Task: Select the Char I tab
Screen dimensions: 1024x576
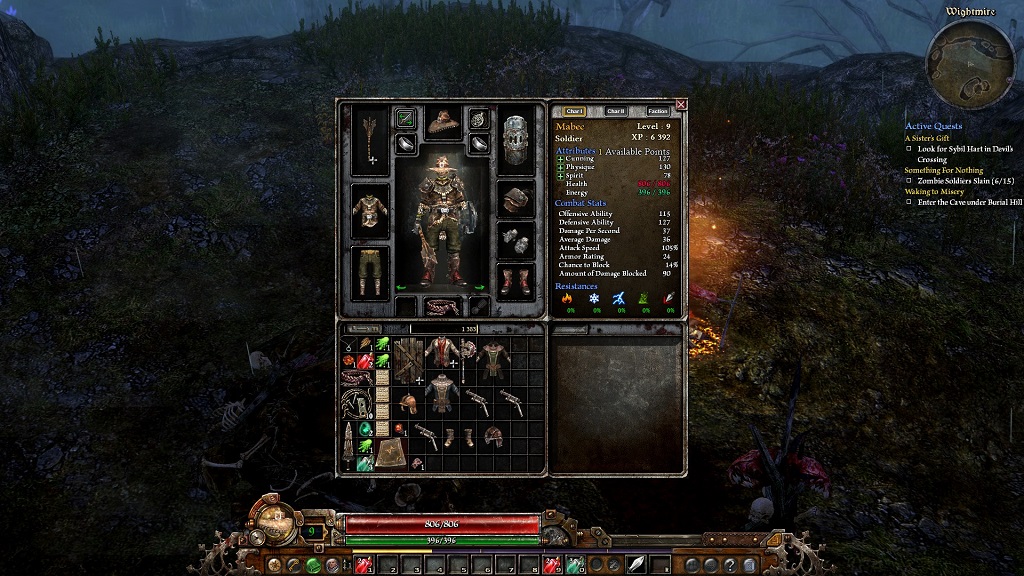Action: tap(574, 111)
